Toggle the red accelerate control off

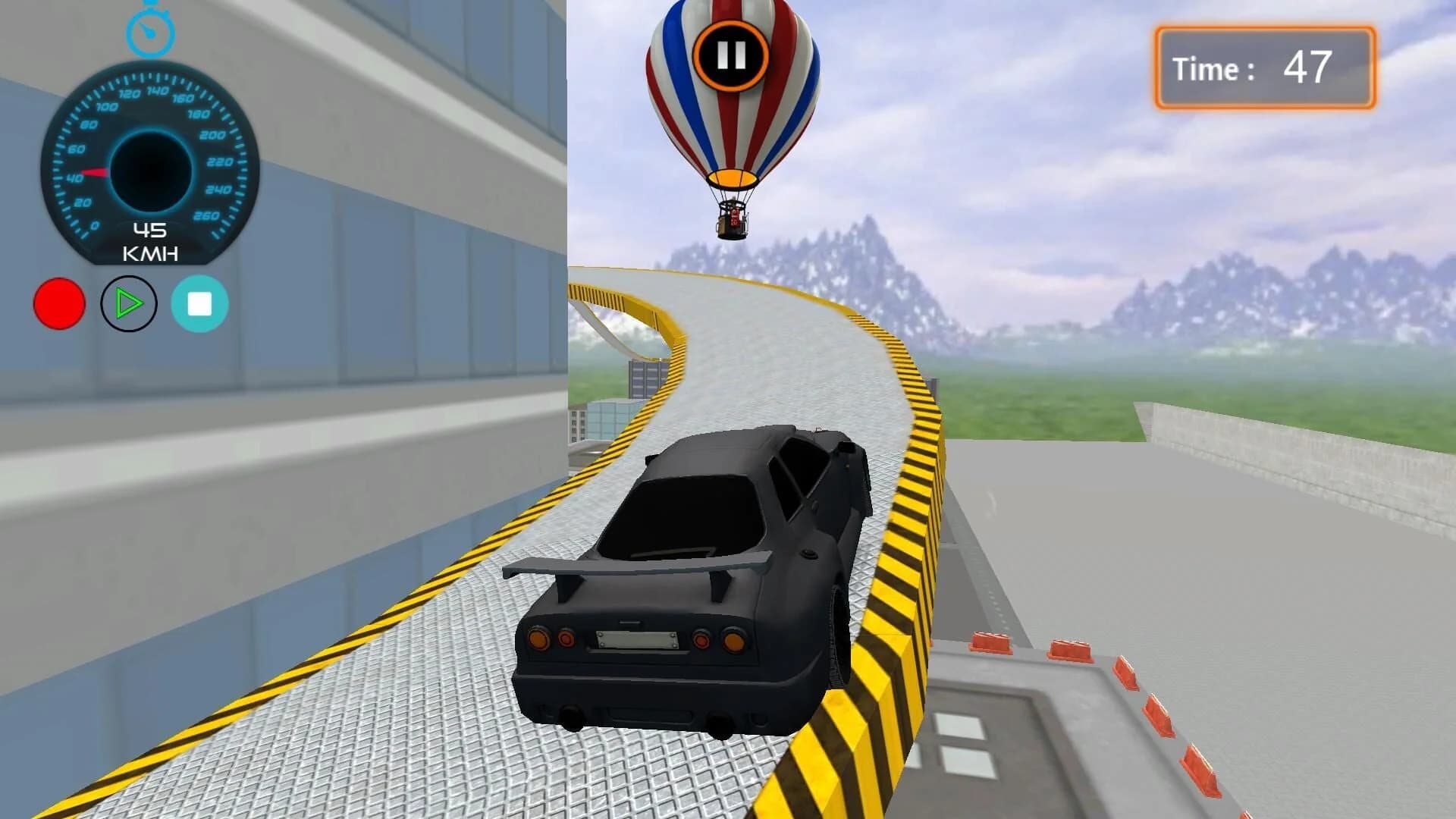pyautogui.click(x=58, y=303)
